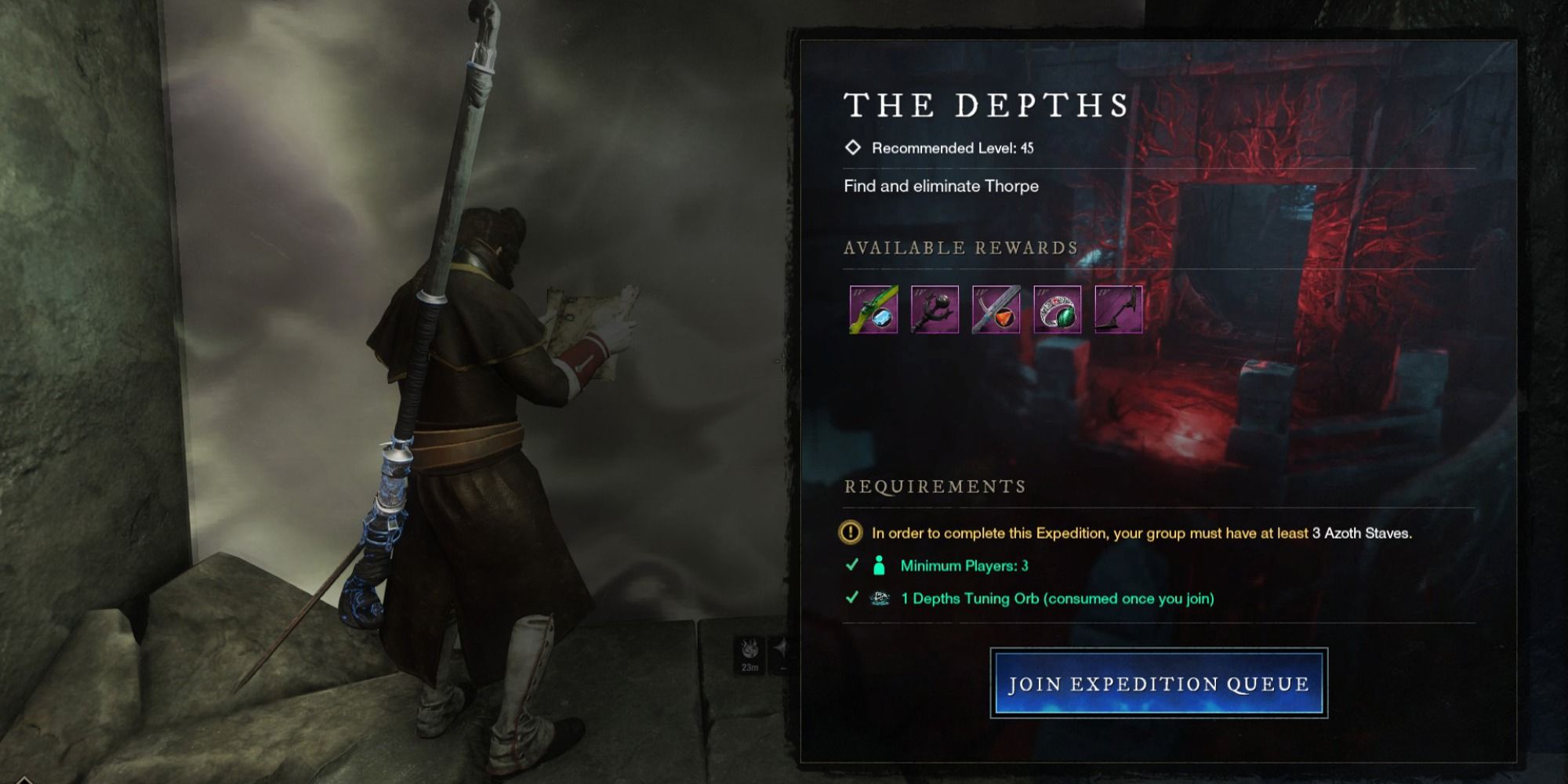Inspect the sword with orange gem reward
This screenshot has width=1568, height=784.
pyautogui.click(x=996, y=309)
